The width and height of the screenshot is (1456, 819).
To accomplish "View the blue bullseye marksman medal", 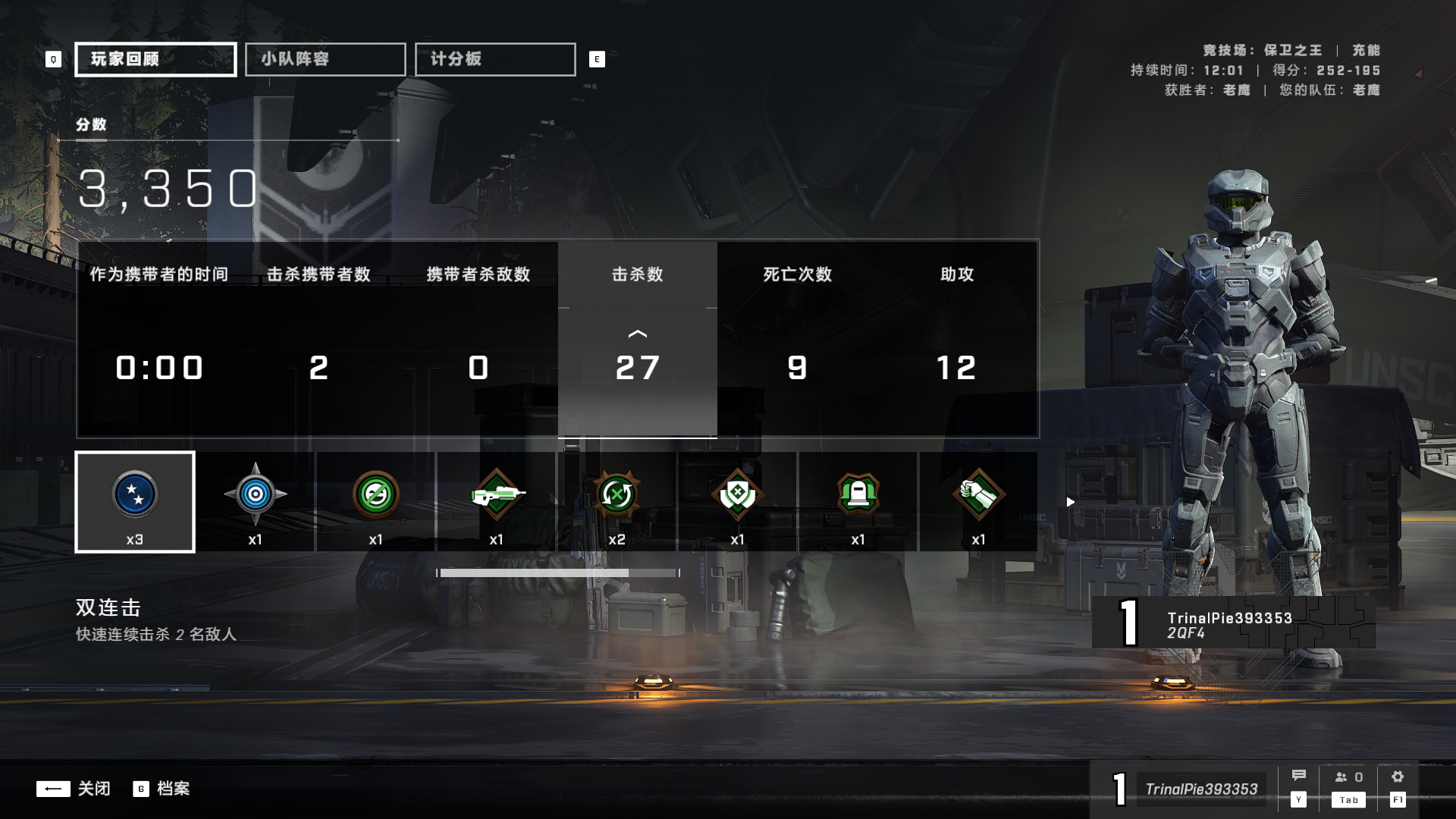I will [256, 493].
